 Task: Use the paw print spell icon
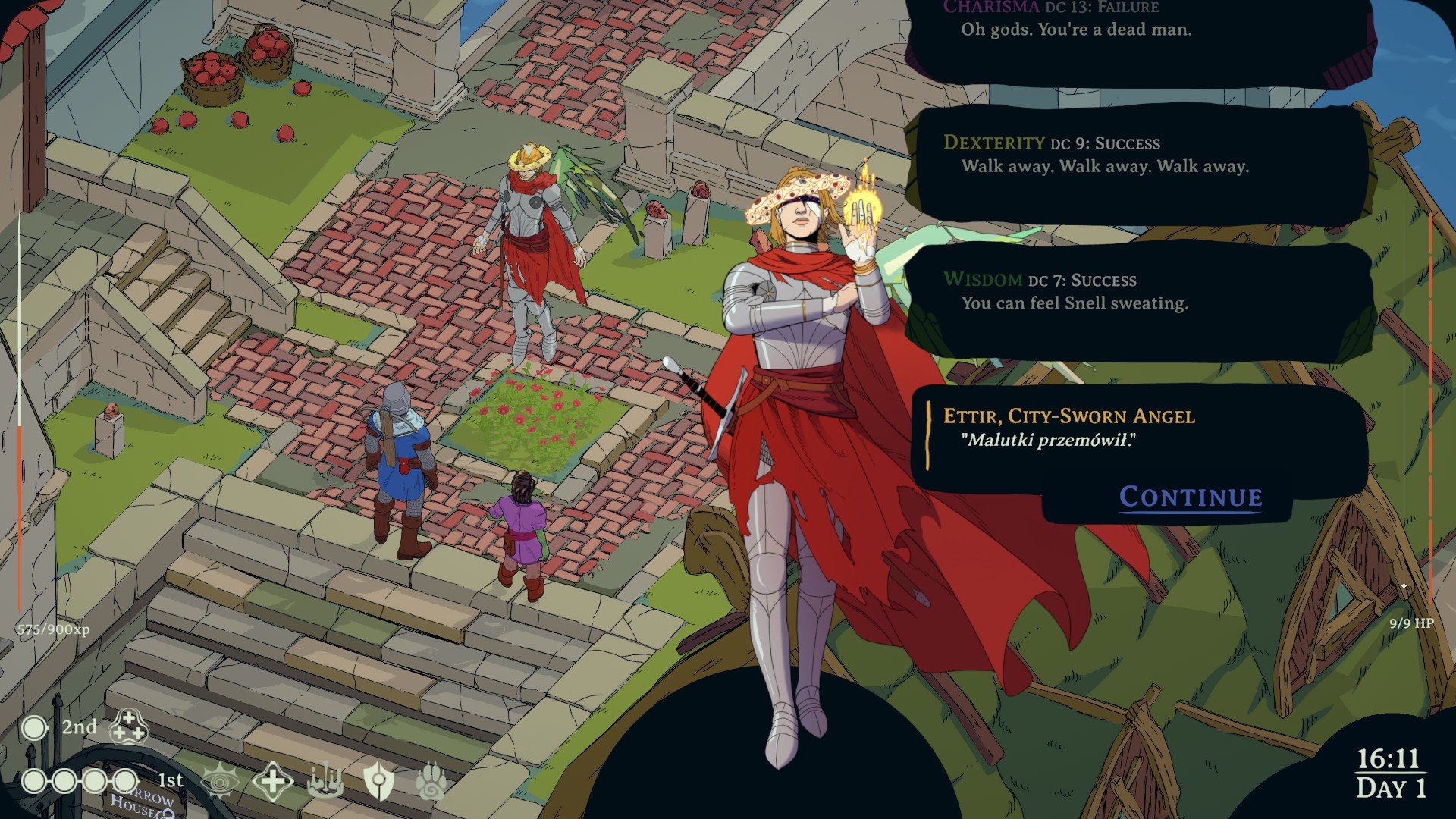pos(431,781)
